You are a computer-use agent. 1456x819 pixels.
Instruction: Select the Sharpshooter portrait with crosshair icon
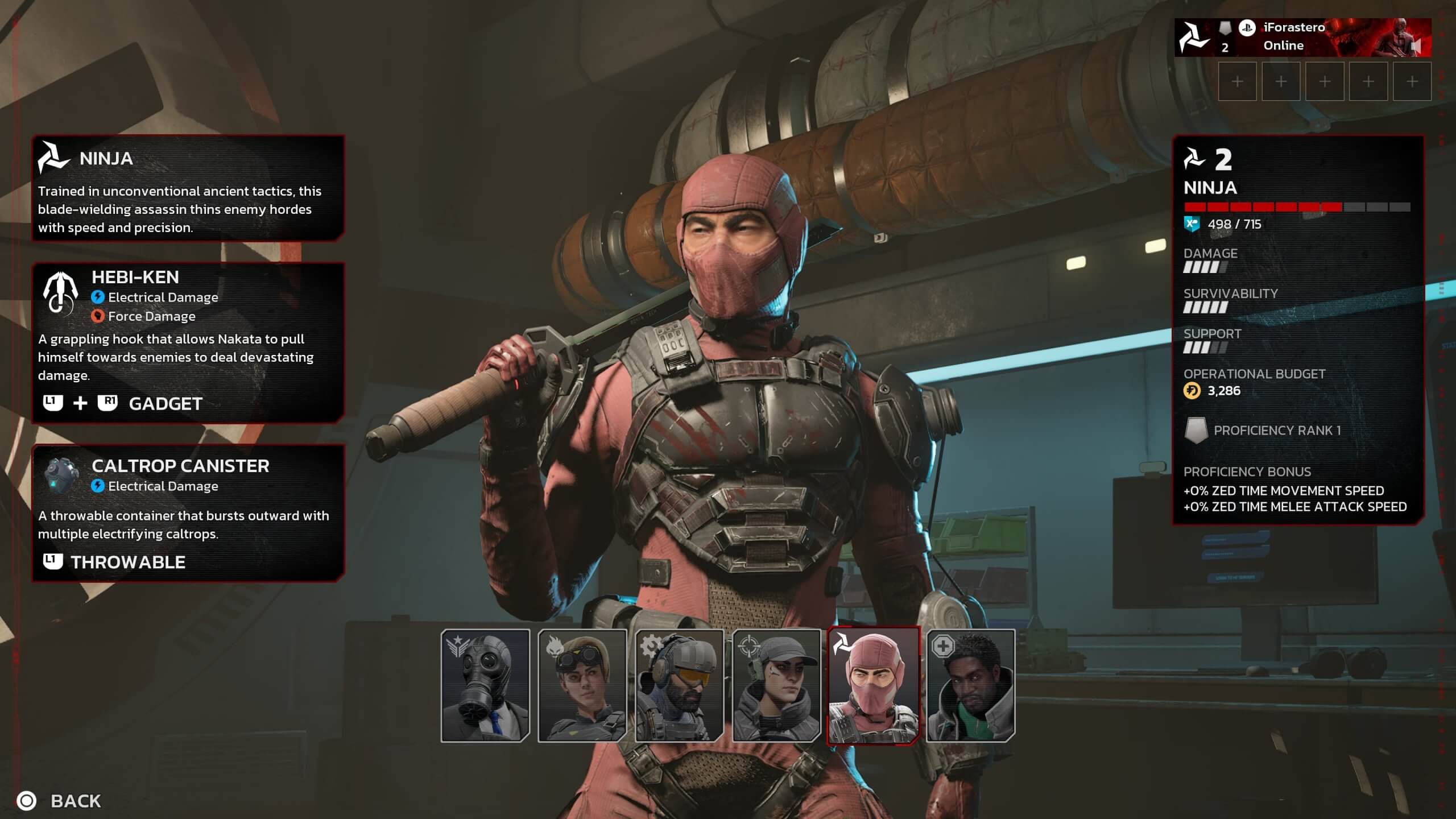[x=776, y=685]
